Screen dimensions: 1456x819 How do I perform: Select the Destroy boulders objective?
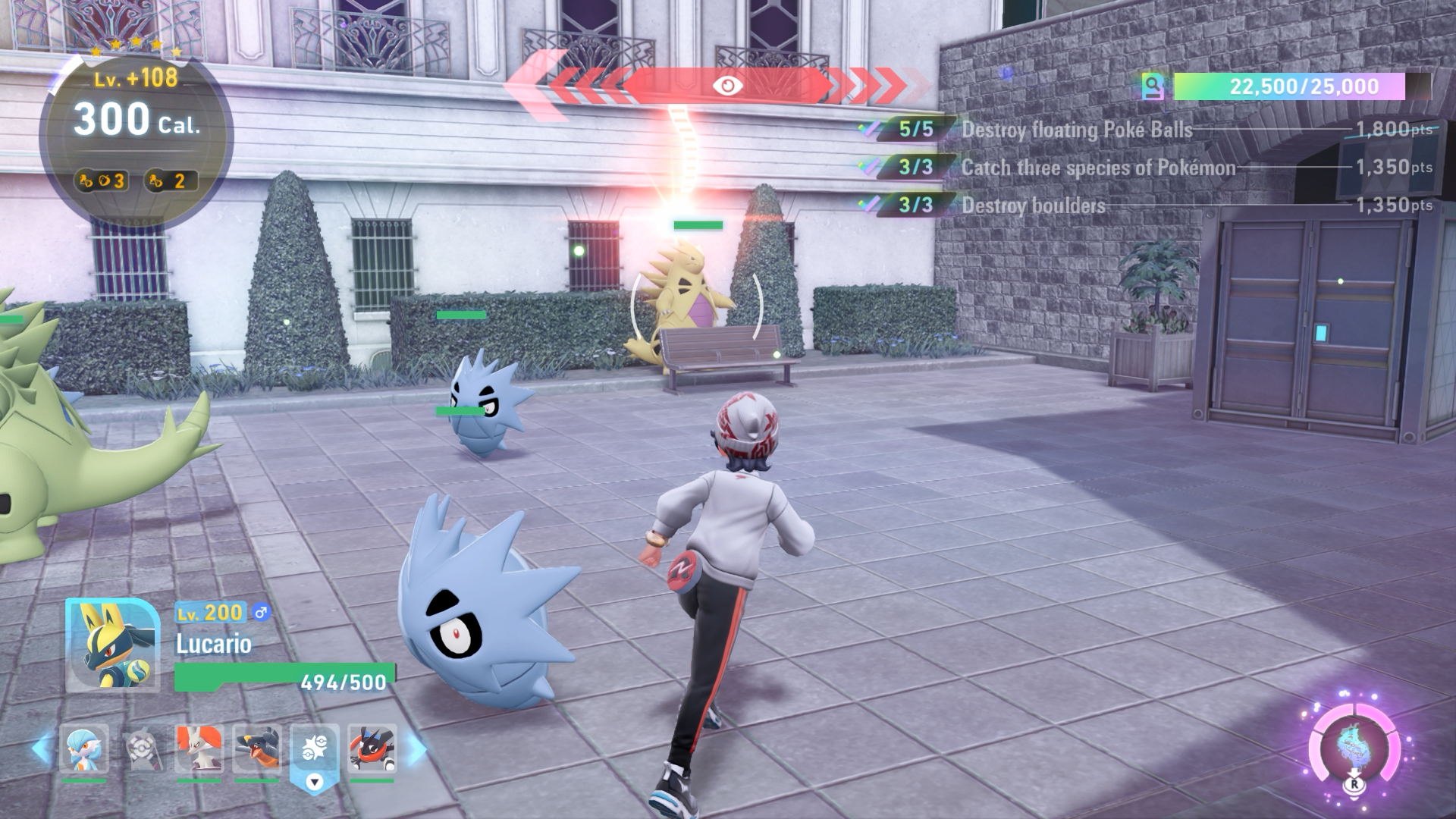[x=1033, y=206]
